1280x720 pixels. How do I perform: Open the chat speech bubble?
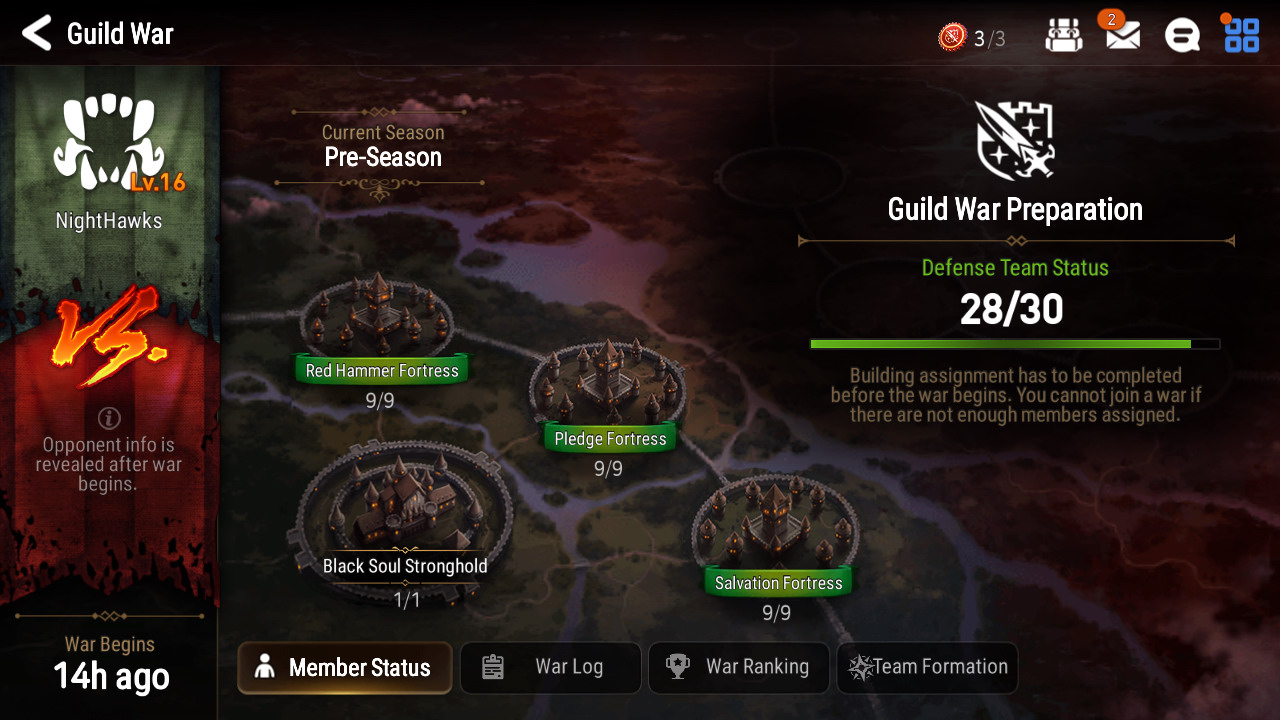(1182, 37)
